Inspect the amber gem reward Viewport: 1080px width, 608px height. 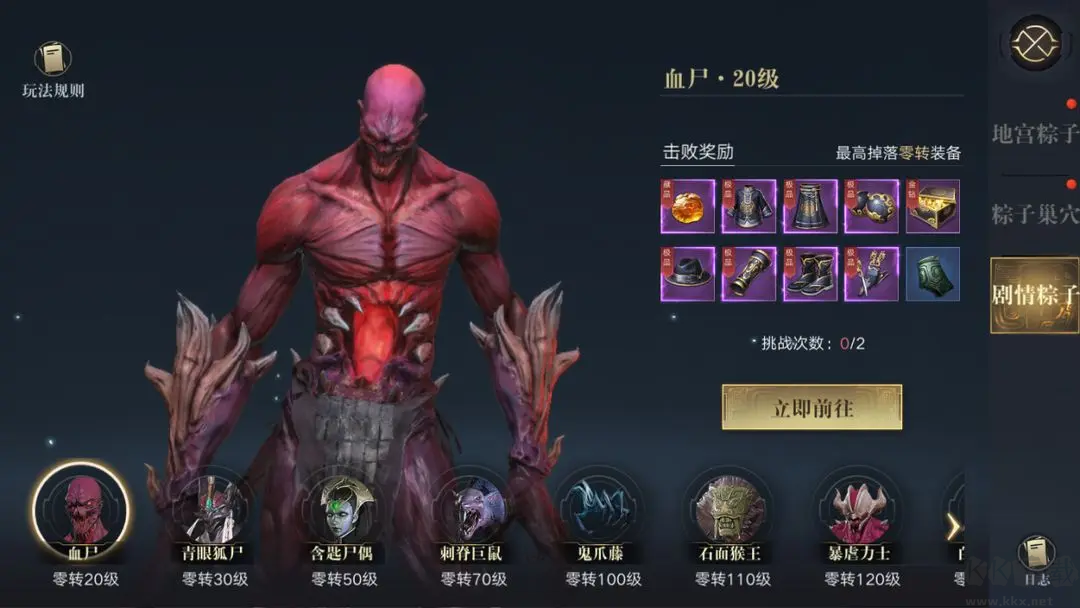[687, 207]
